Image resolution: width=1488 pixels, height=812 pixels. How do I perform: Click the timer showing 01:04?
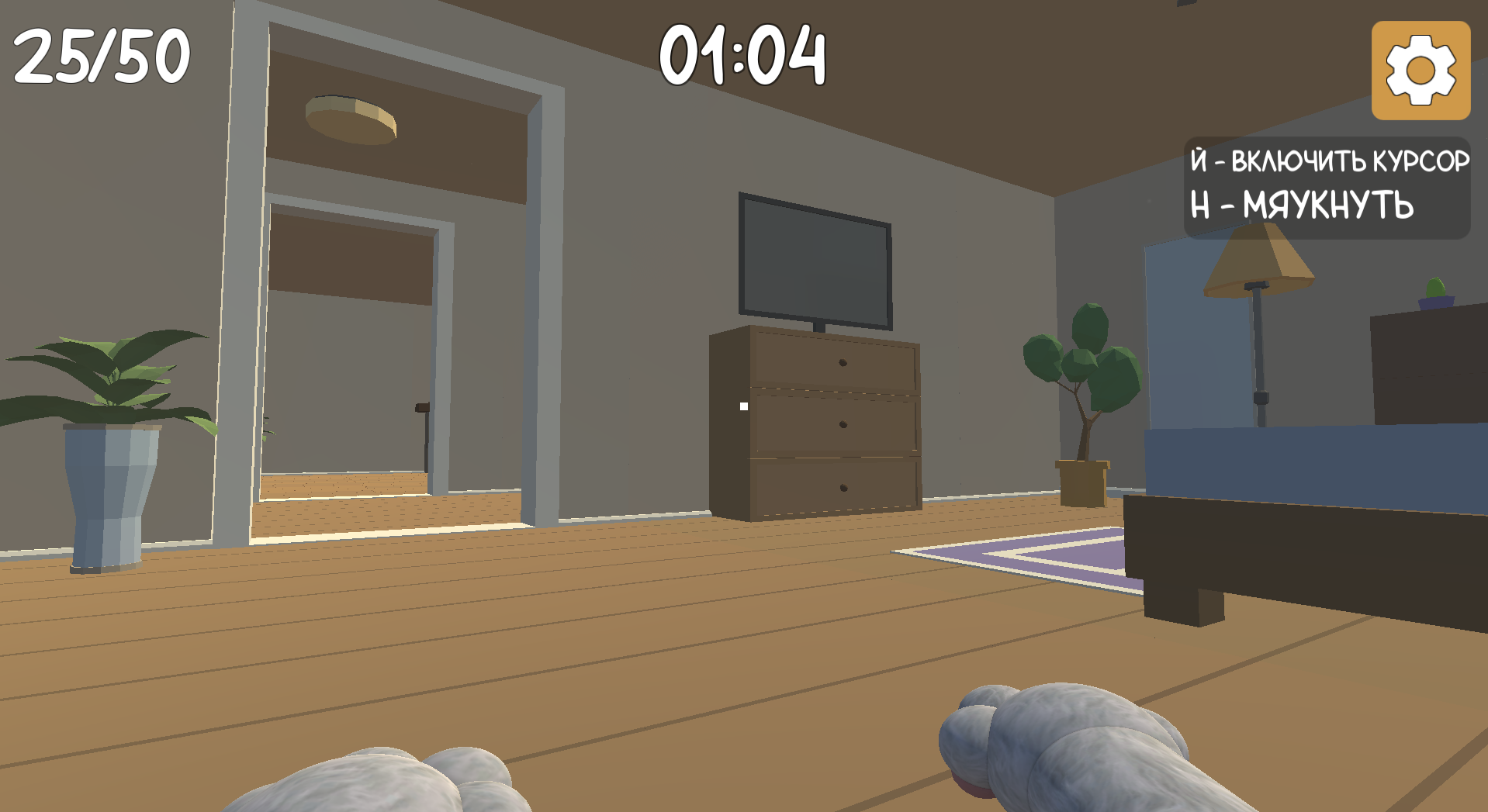click(x=743, y=54)
